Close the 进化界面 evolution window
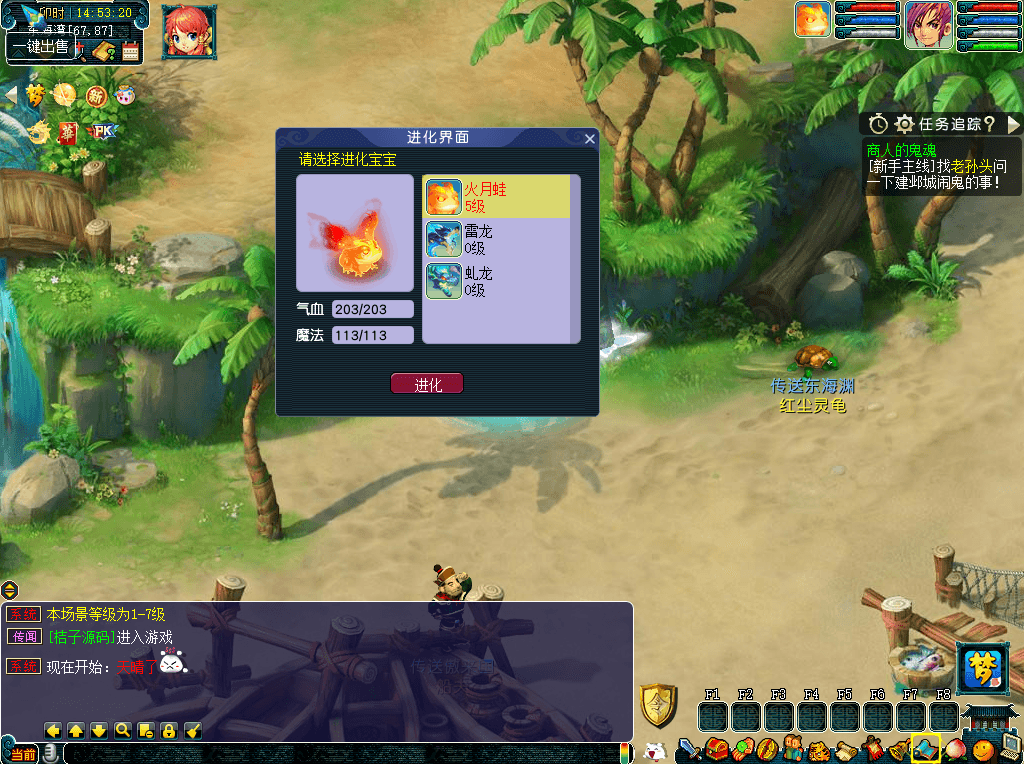 click(x=590, y=139)
